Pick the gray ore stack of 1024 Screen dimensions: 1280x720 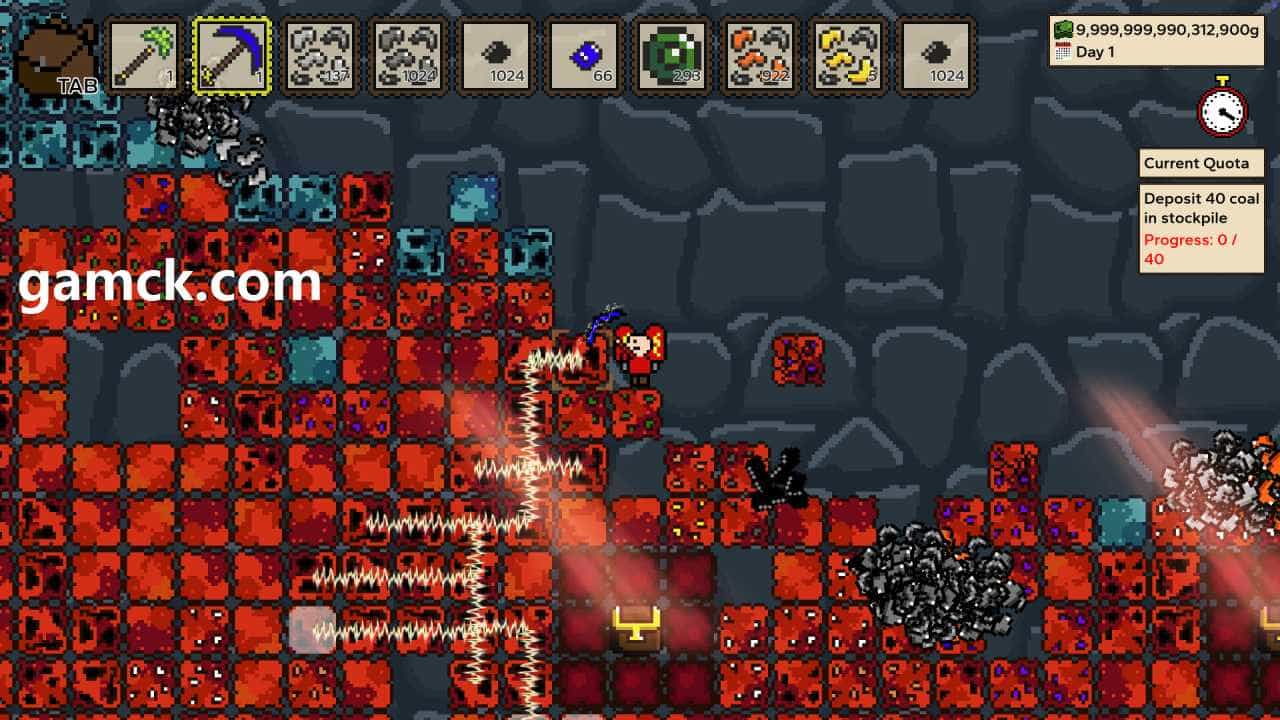coord(408,57)
